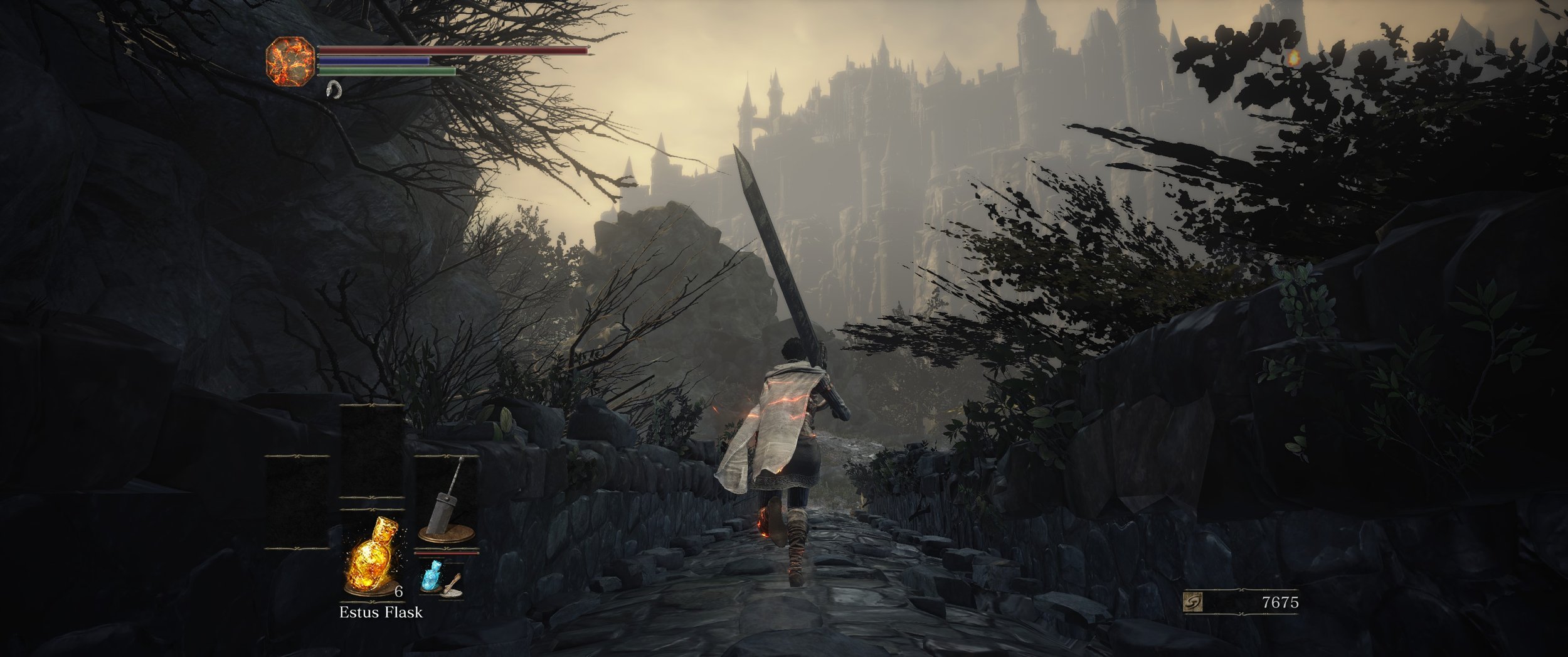Click the souls emblem beside 7675
The image size is (1568, 657).
click(1192, 603)
